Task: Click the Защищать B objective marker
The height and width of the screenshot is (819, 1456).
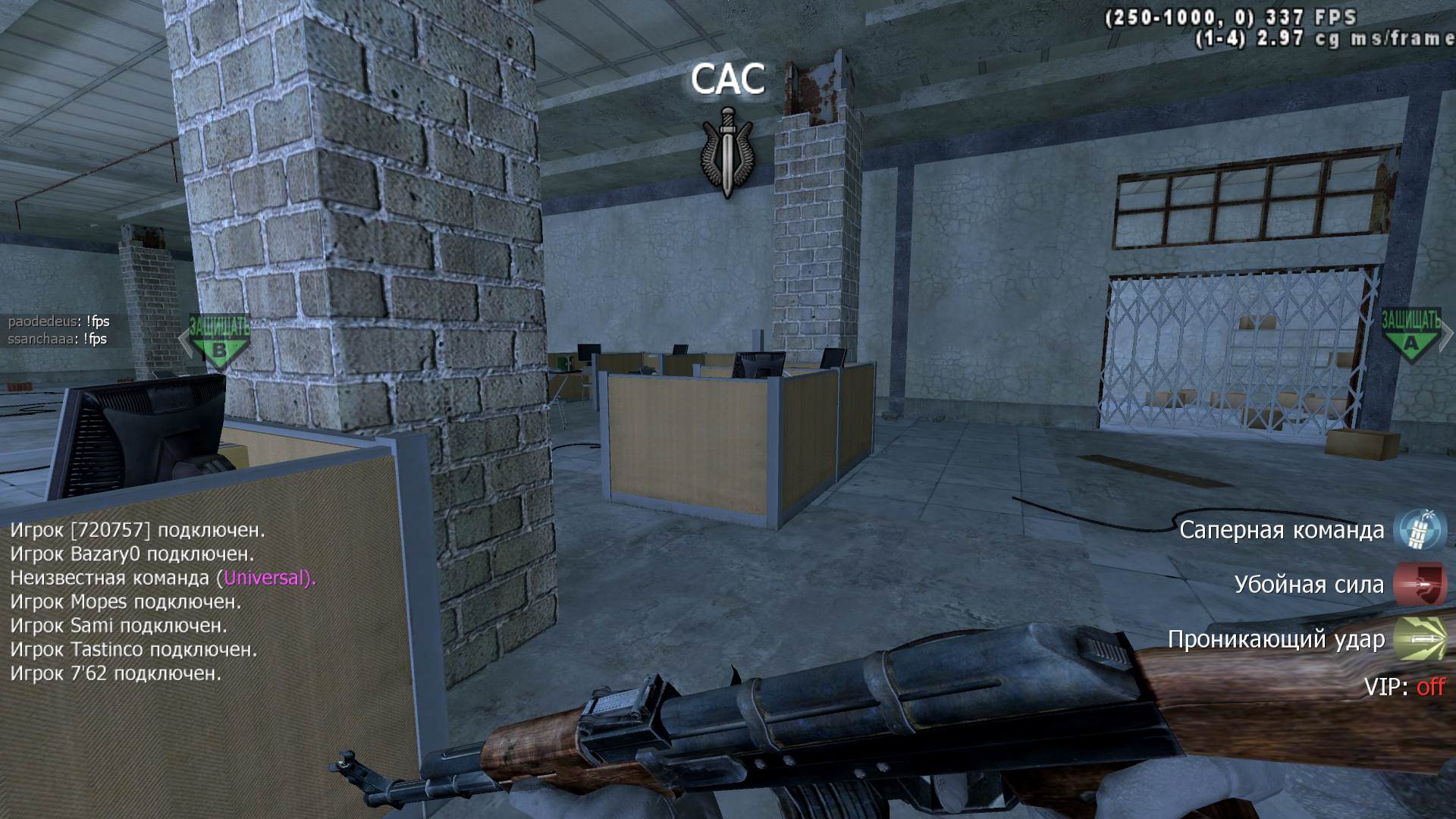Action: (x=218, y=340)
